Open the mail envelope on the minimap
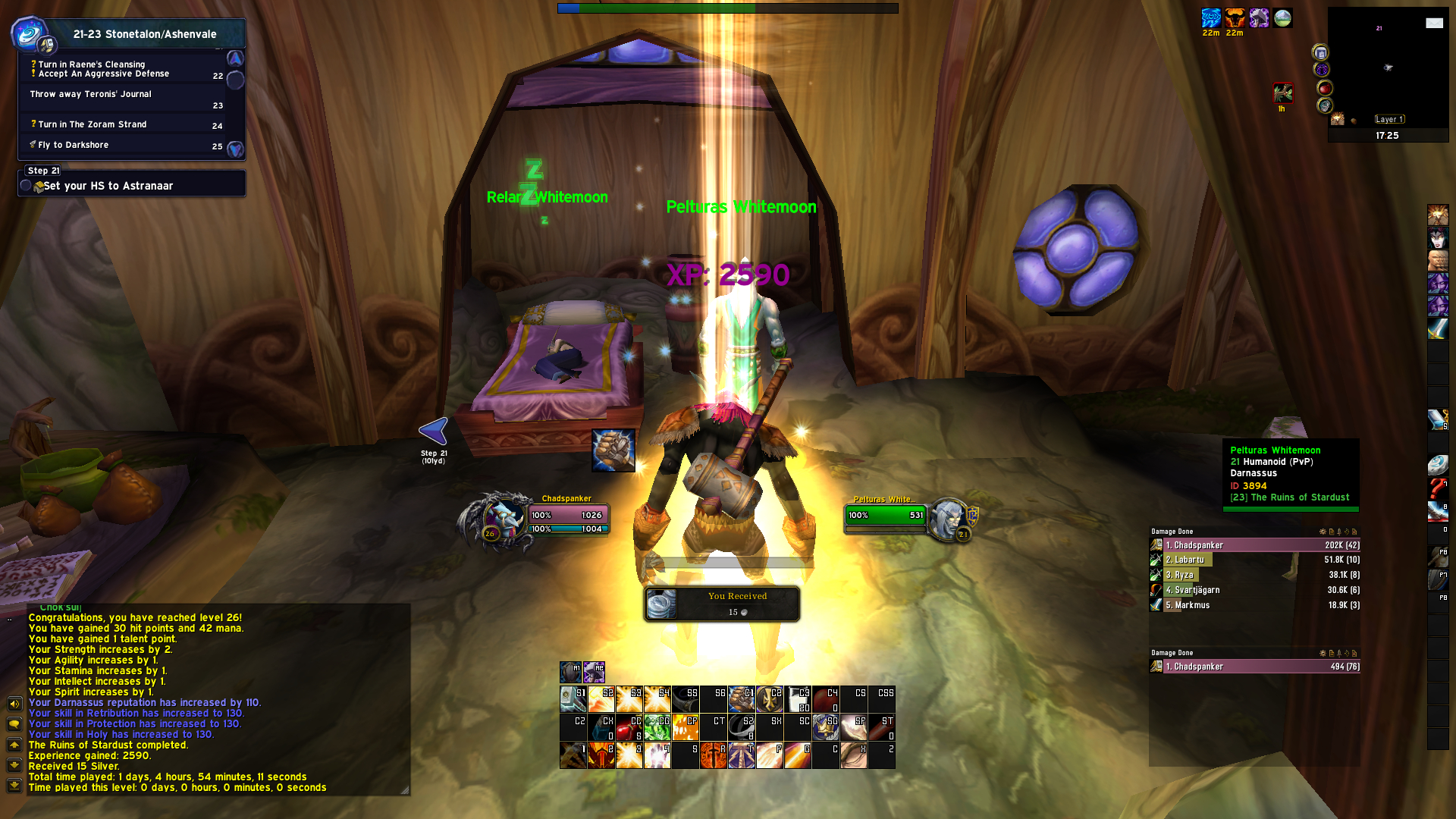 [1434, 23]
